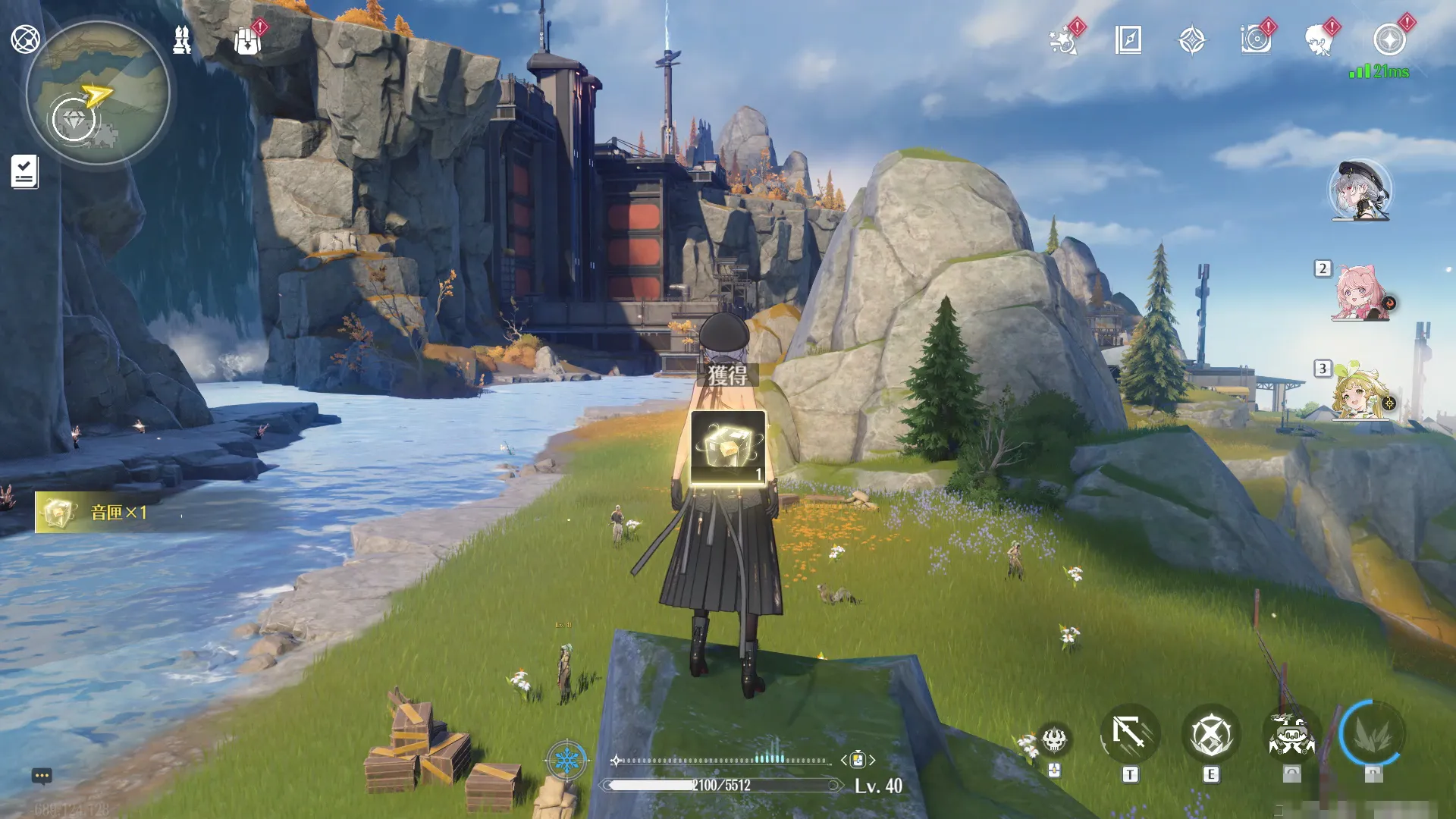Switch to the blonde party member with flowers
The image size is (1456, 819).
tap(1360, 391)
